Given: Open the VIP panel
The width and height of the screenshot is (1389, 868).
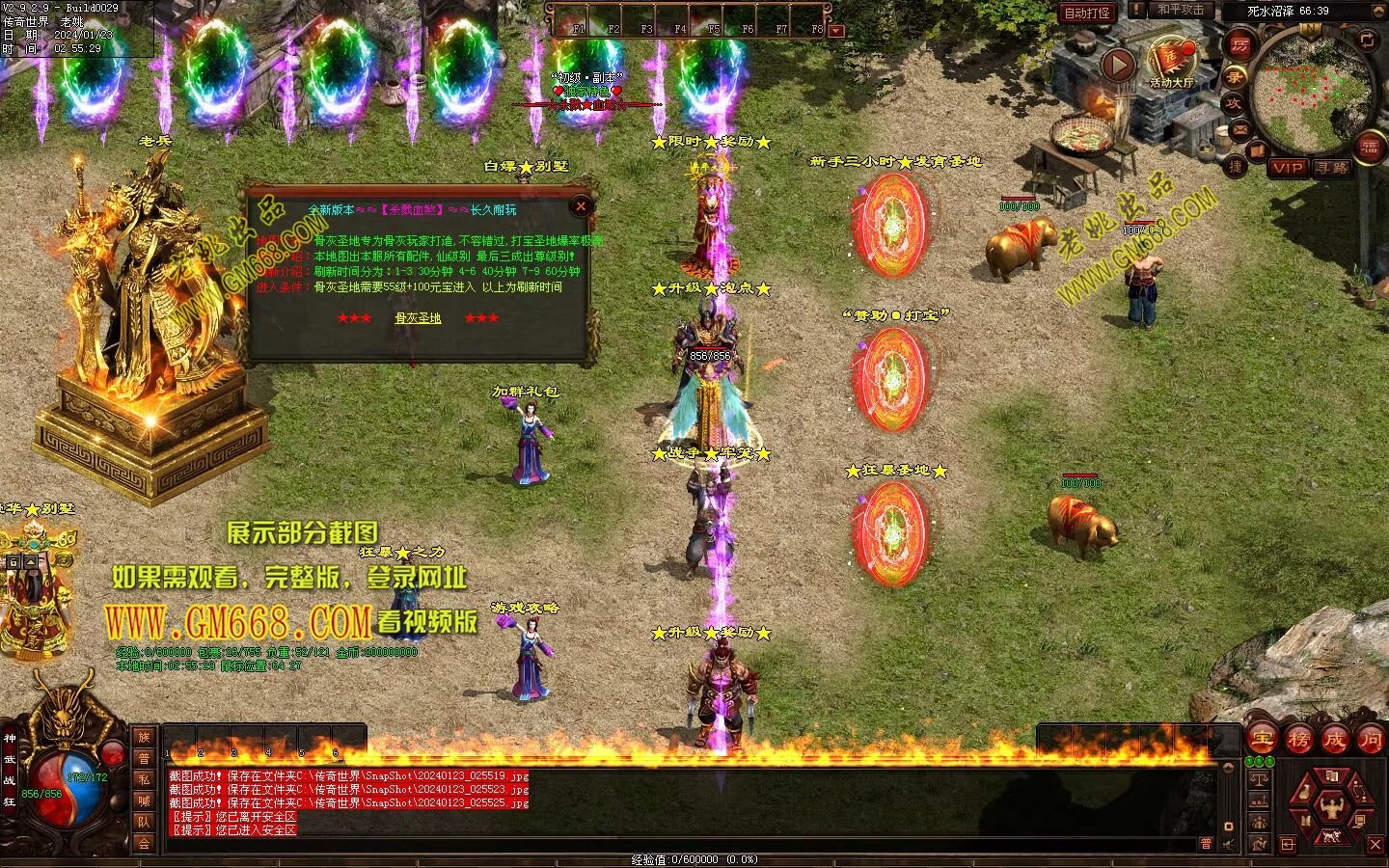Looking at the screenshot, I should tap(1287, 167).
